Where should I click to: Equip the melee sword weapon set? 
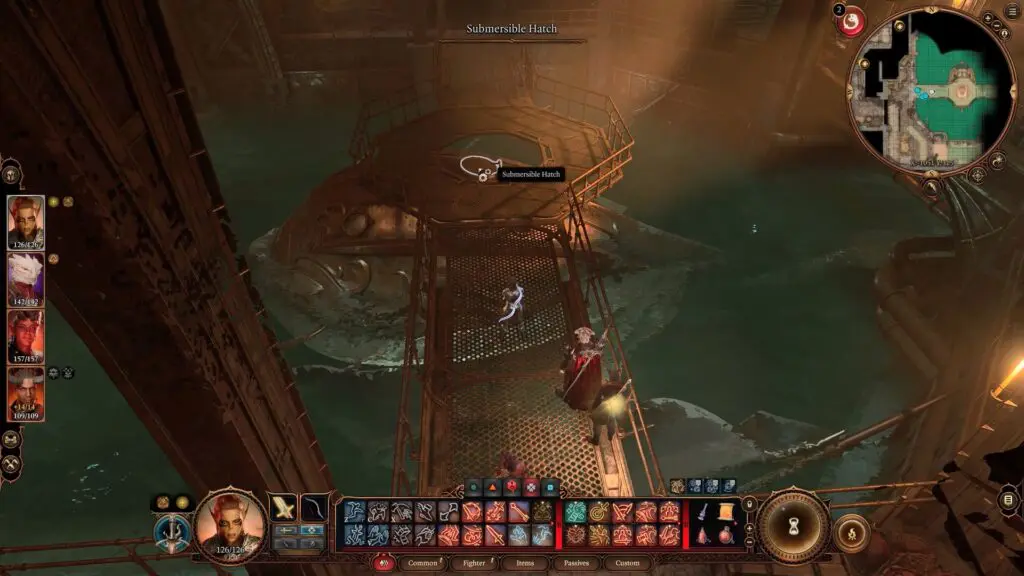click(x=283, y=508)
